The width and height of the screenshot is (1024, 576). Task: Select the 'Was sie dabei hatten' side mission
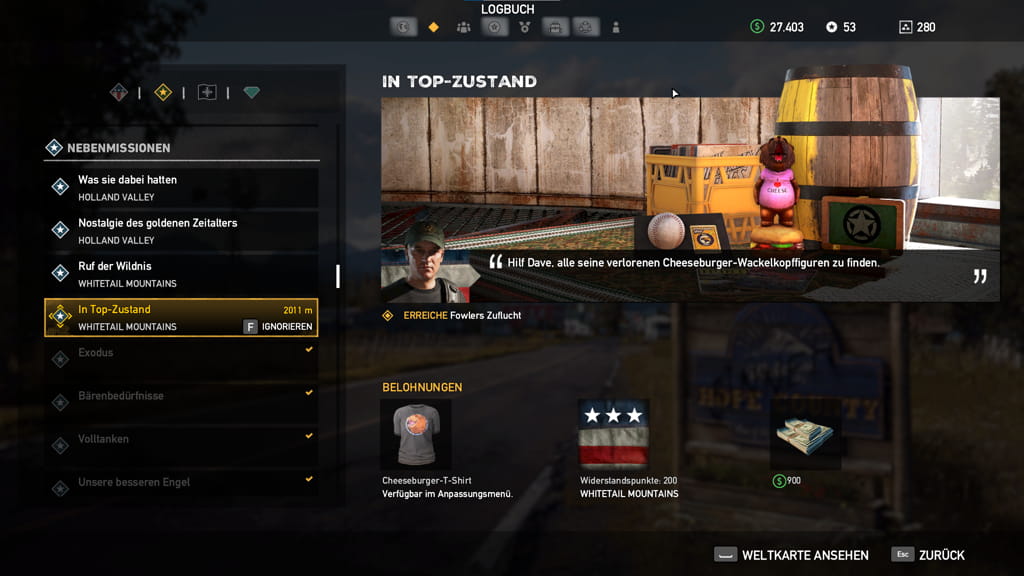pos(181,187)
